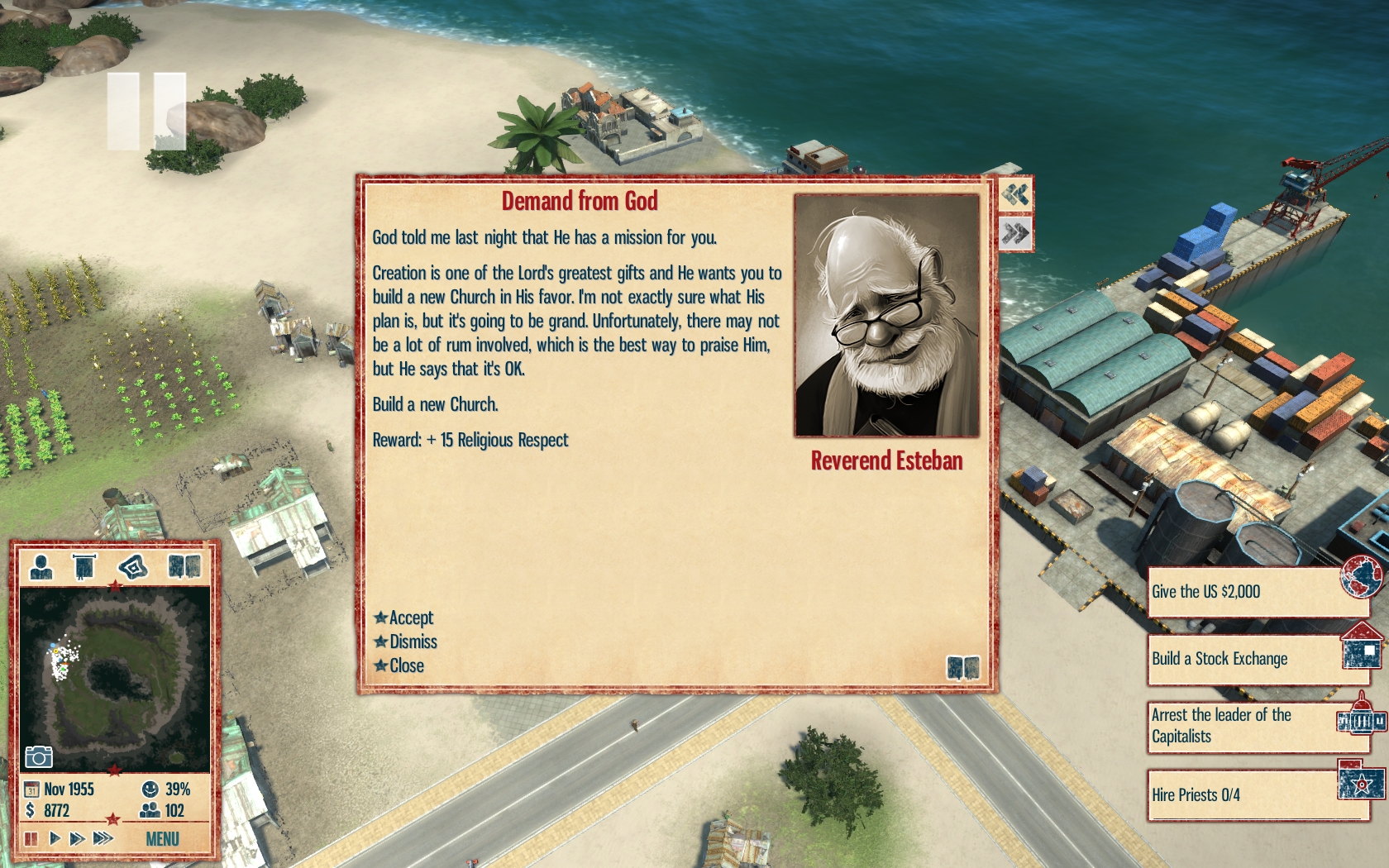Go to next message with double-right arrow

tap(1015, 234)
